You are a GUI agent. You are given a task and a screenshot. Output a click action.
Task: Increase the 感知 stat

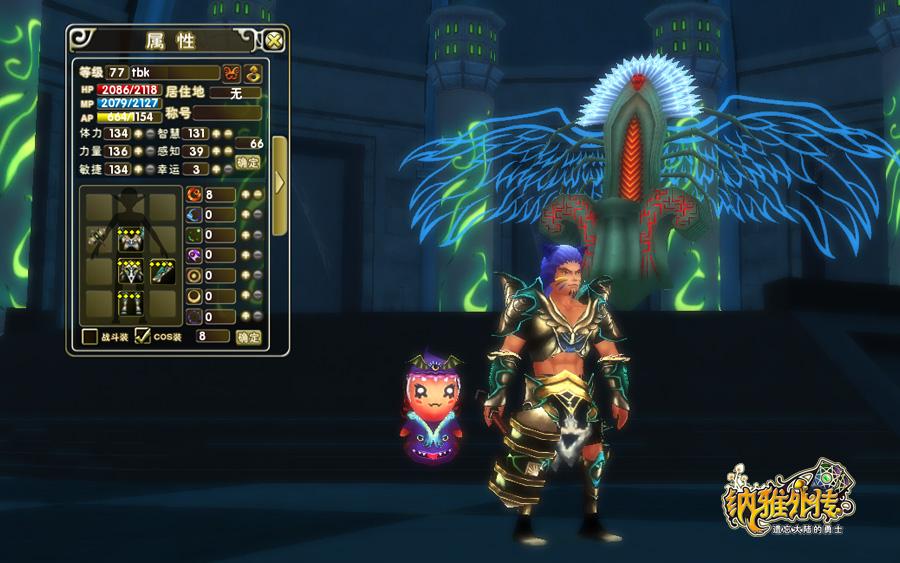tap(215, 151)
